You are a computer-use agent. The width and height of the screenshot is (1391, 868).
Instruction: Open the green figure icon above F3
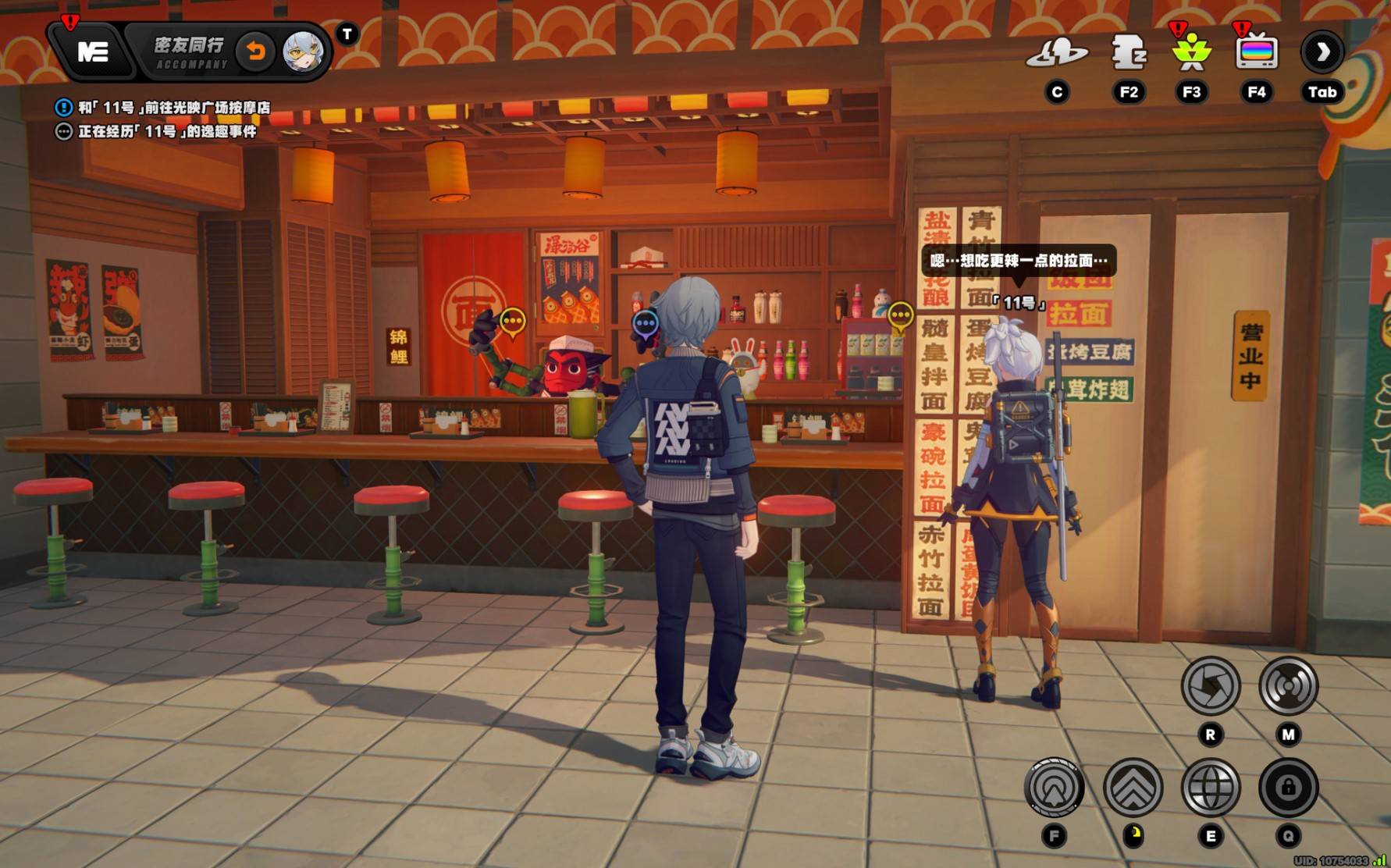[x=1191, y=53]
